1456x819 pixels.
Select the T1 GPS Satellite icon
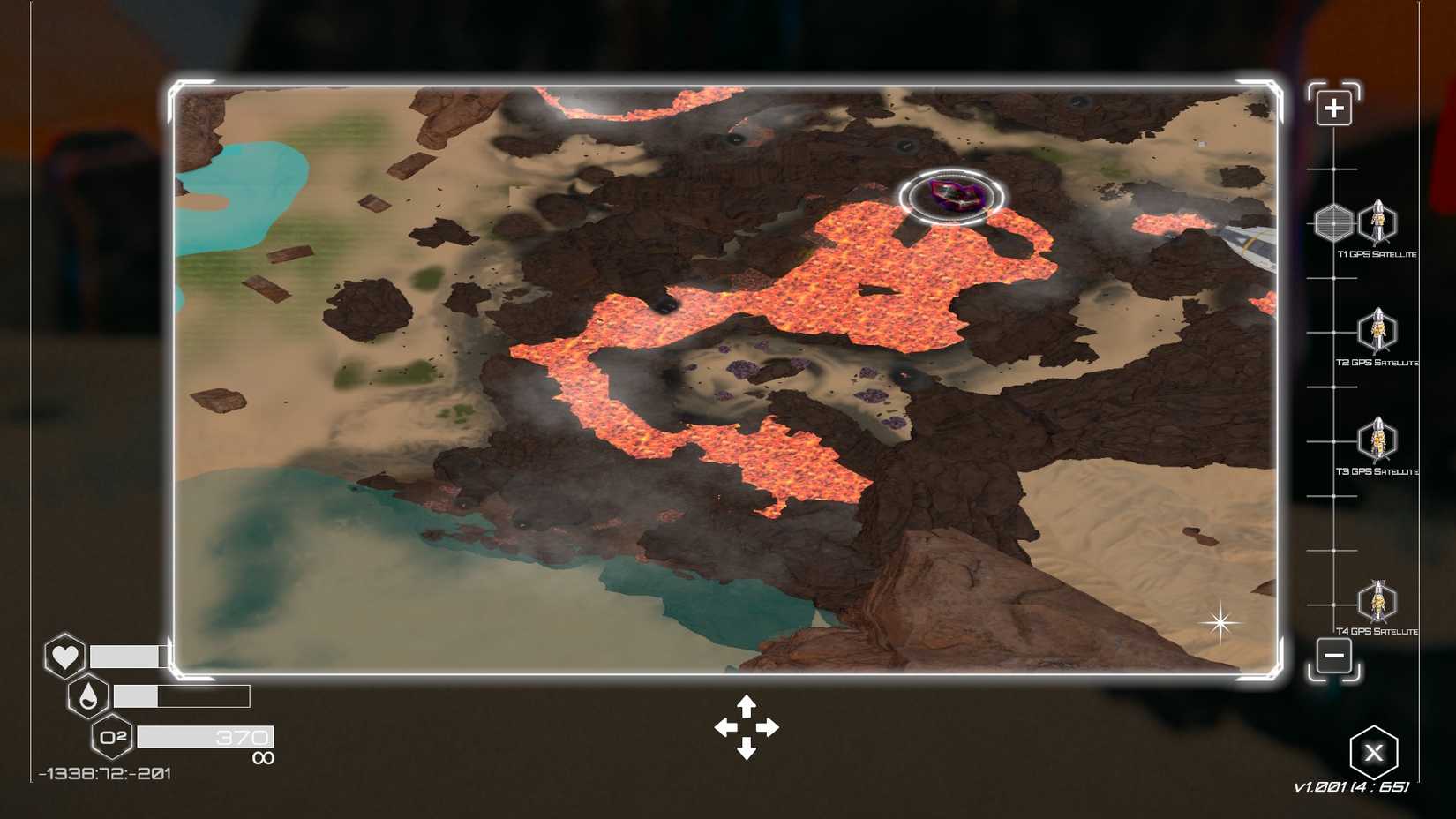1376,223
